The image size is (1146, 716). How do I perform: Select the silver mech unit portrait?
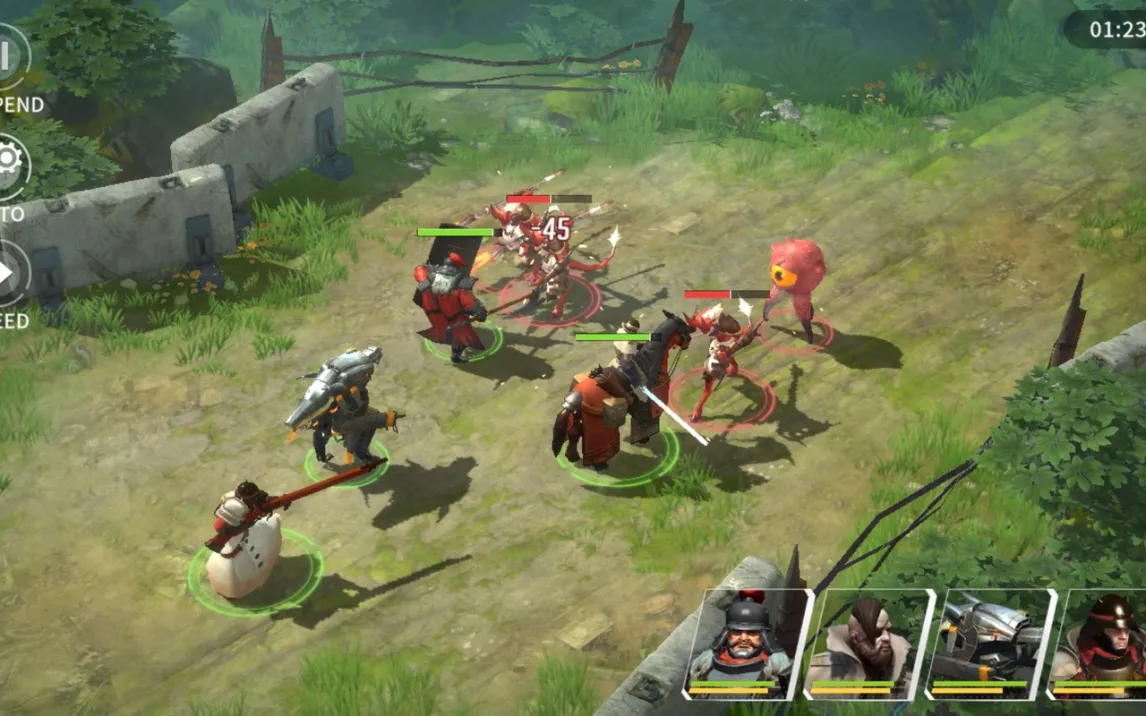coord(988,642)
